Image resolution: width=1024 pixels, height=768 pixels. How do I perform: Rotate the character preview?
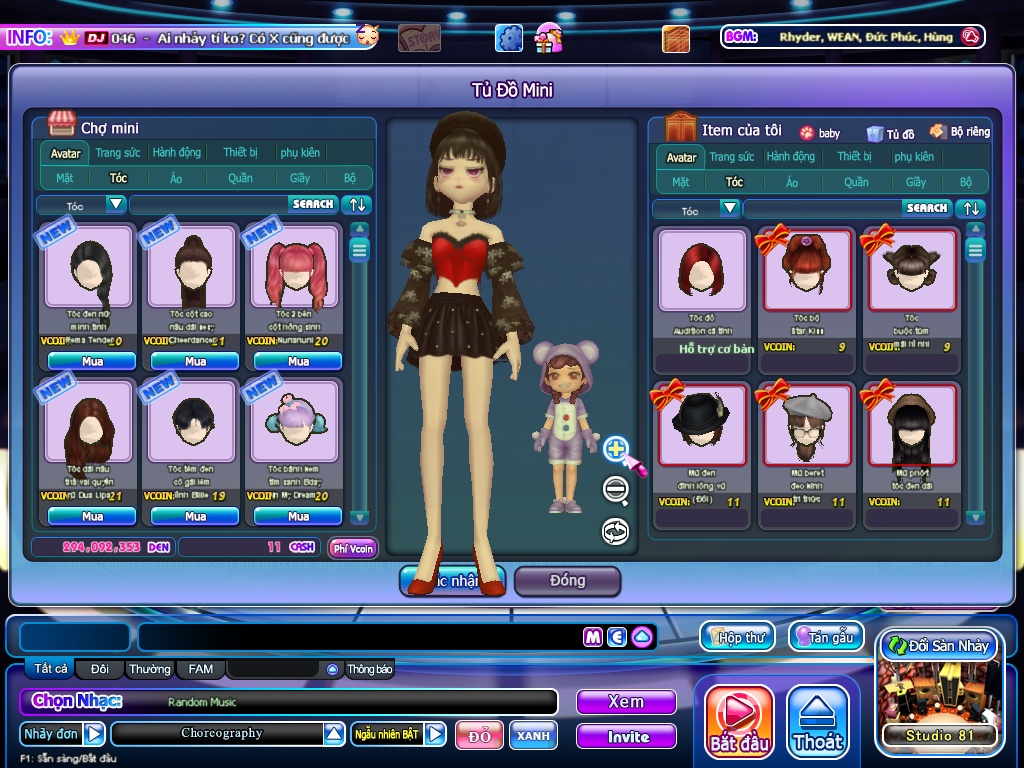coord(616,530)
